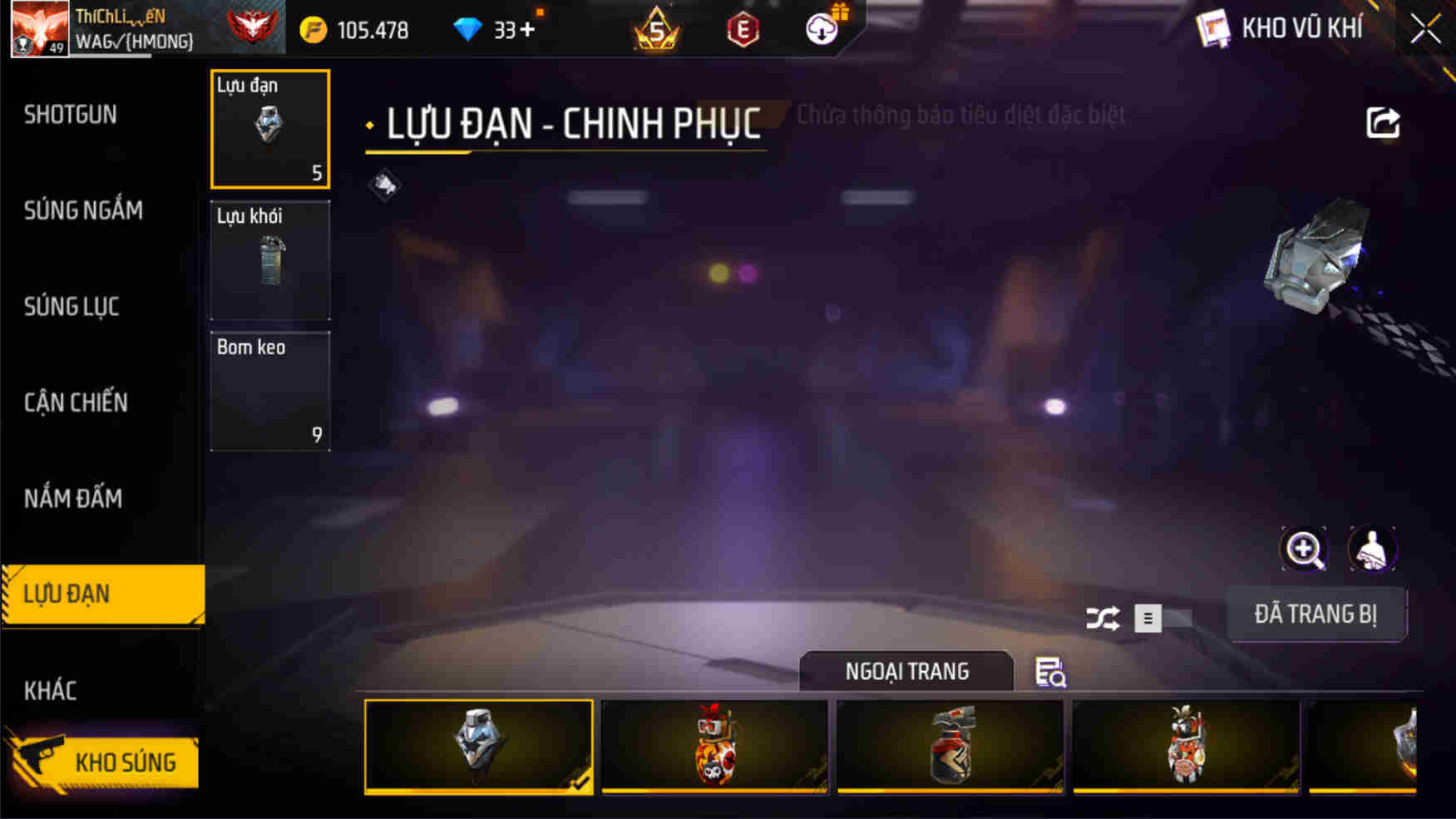Click the cloud download gift icon
The height and width of the screenshot is (819, 1456).
point(822,29)
